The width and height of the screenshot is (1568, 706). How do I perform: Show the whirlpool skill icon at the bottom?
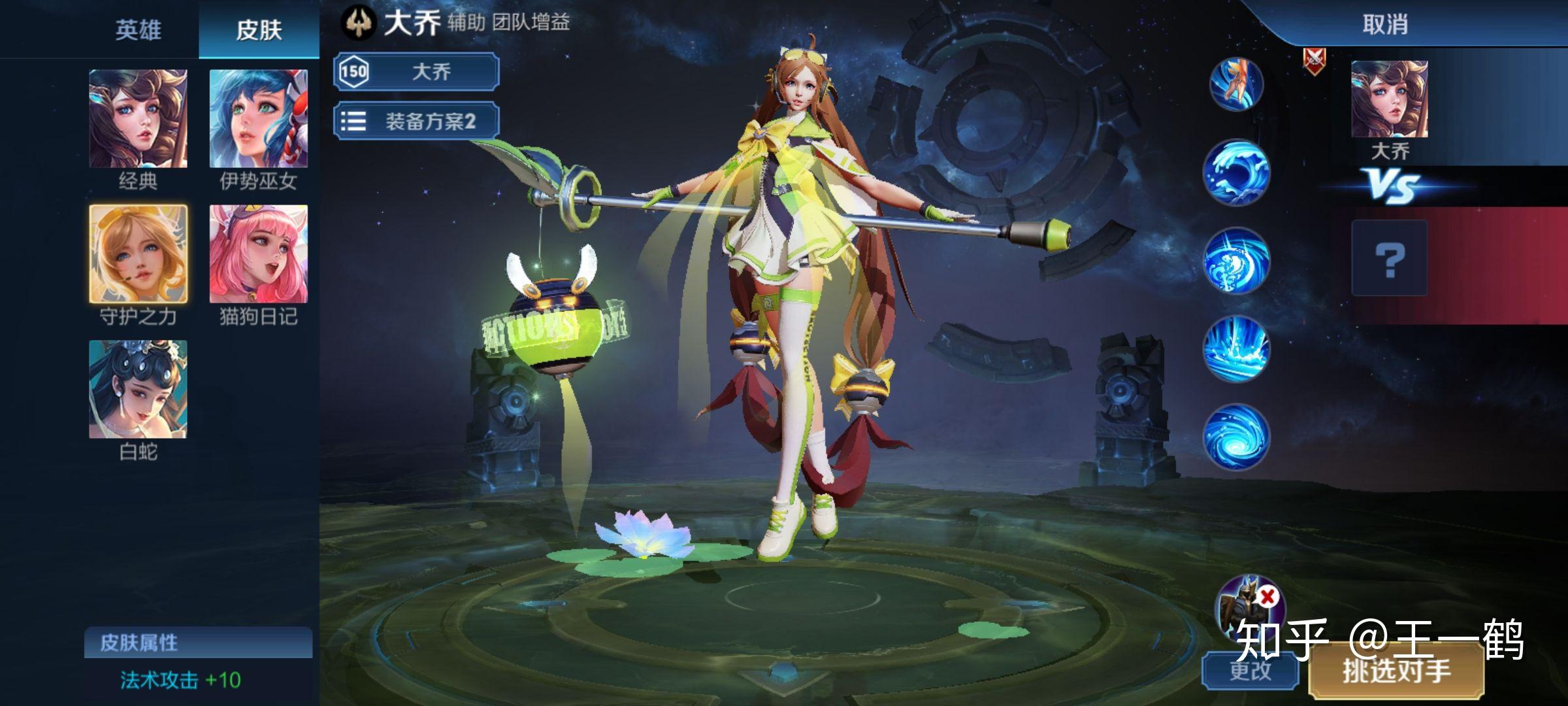pos(1235,437)
